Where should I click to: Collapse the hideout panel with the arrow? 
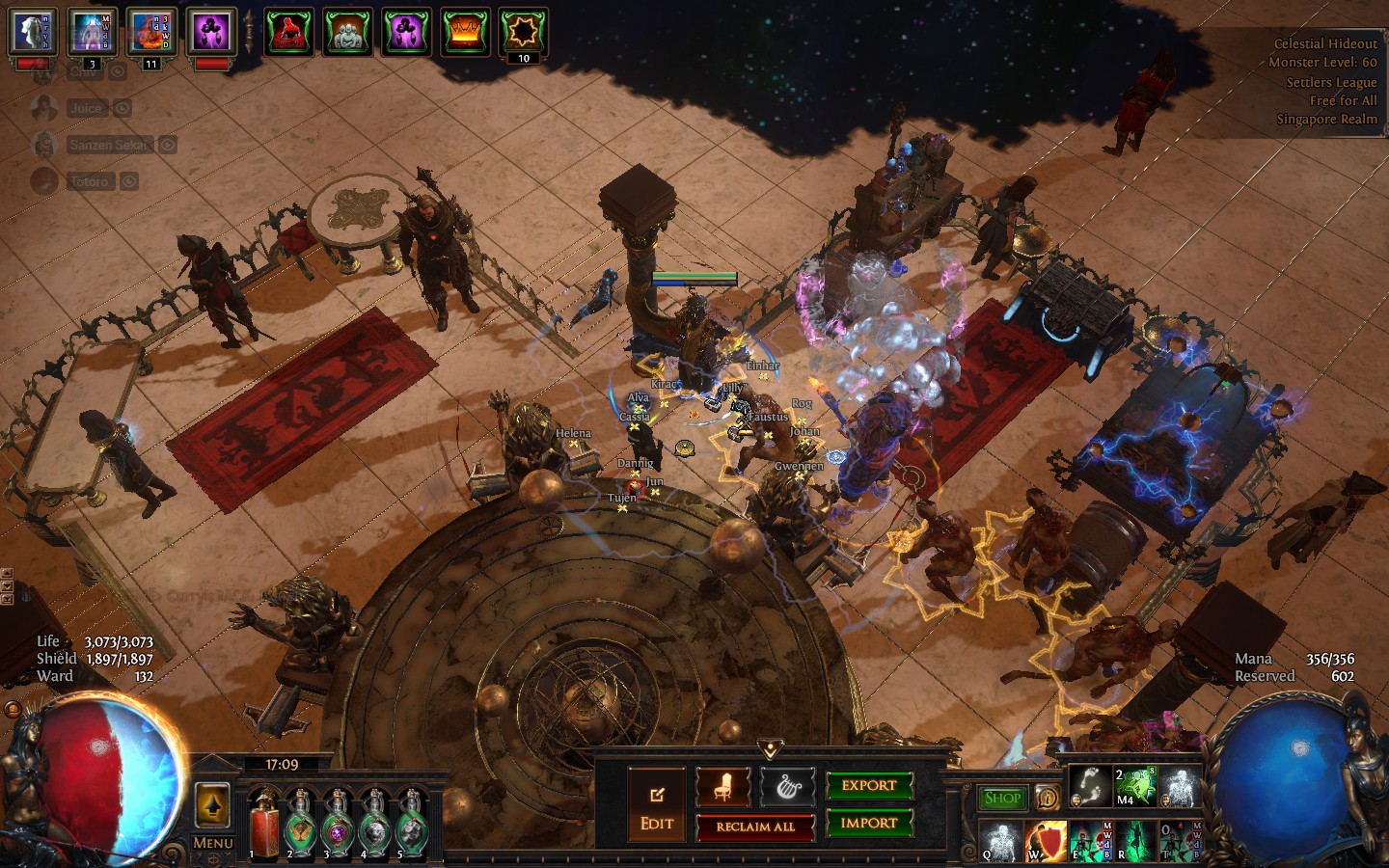click(x=770, y=749)
